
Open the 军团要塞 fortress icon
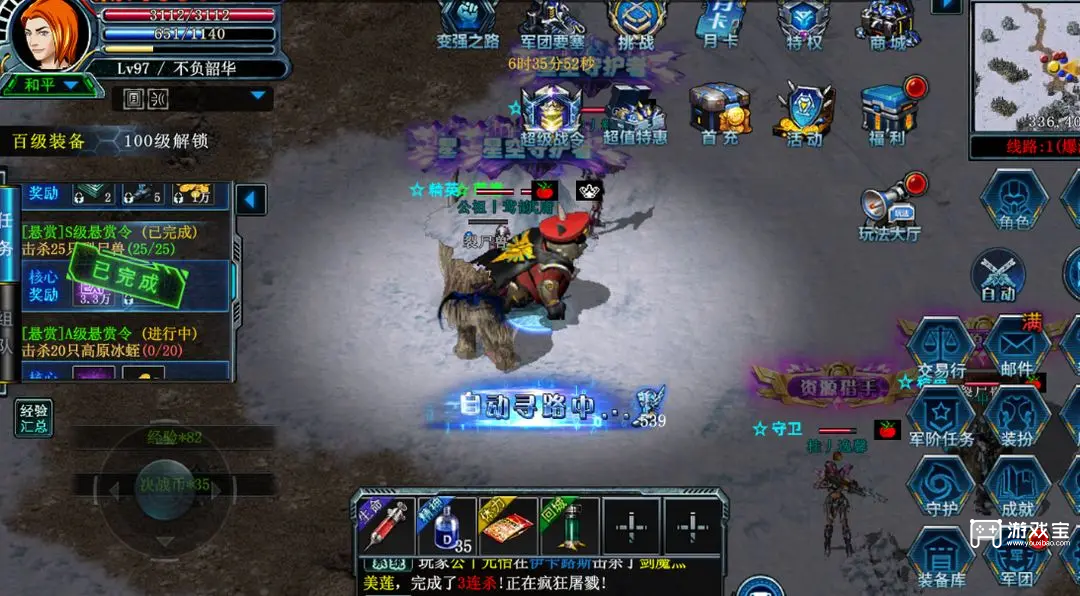(552, 22)
